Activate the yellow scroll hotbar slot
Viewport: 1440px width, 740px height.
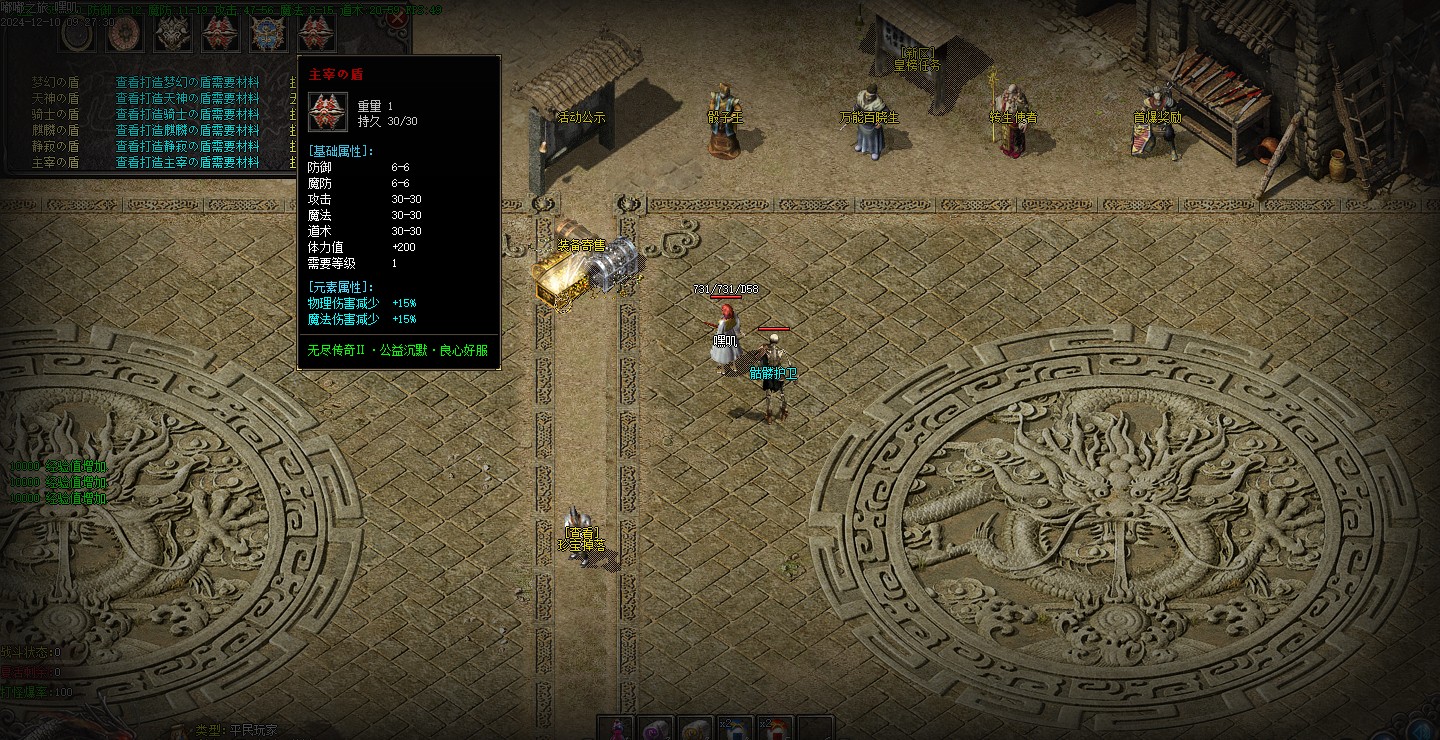pos(696,729)
